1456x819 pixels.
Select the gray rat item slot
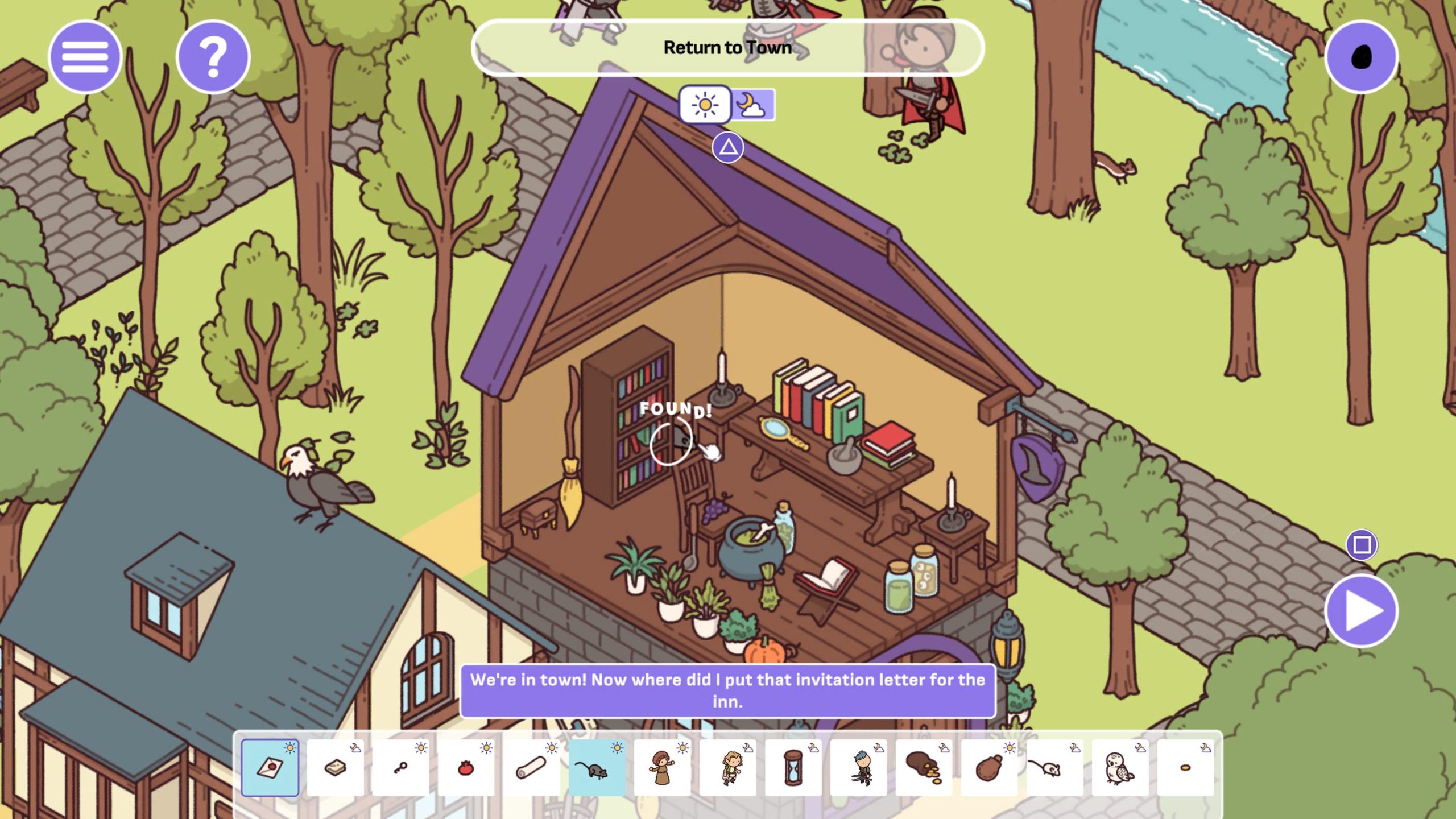coord(597,768)
